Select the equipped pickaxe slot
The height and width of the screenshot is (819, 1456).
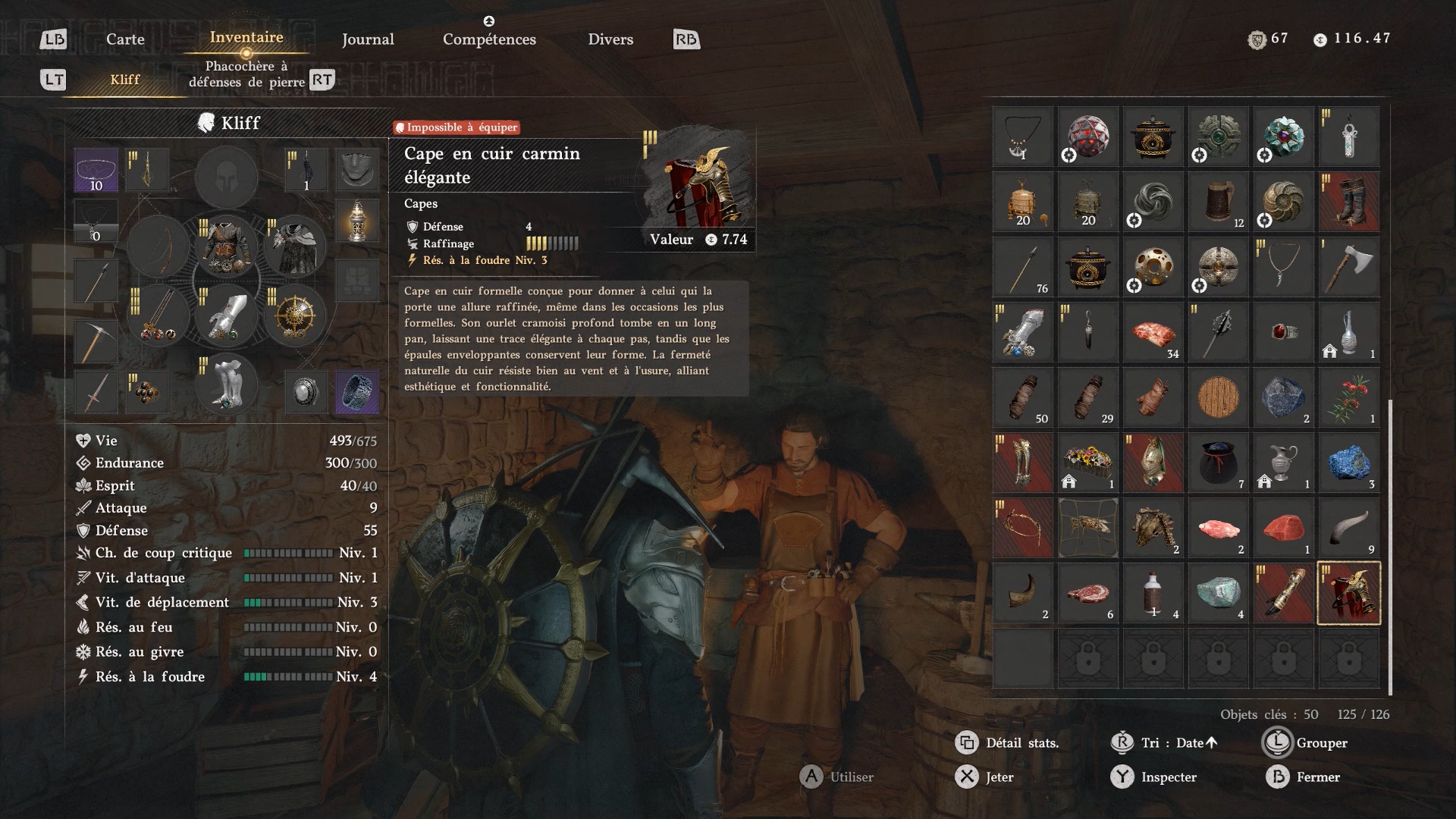[x=96, y=341]
